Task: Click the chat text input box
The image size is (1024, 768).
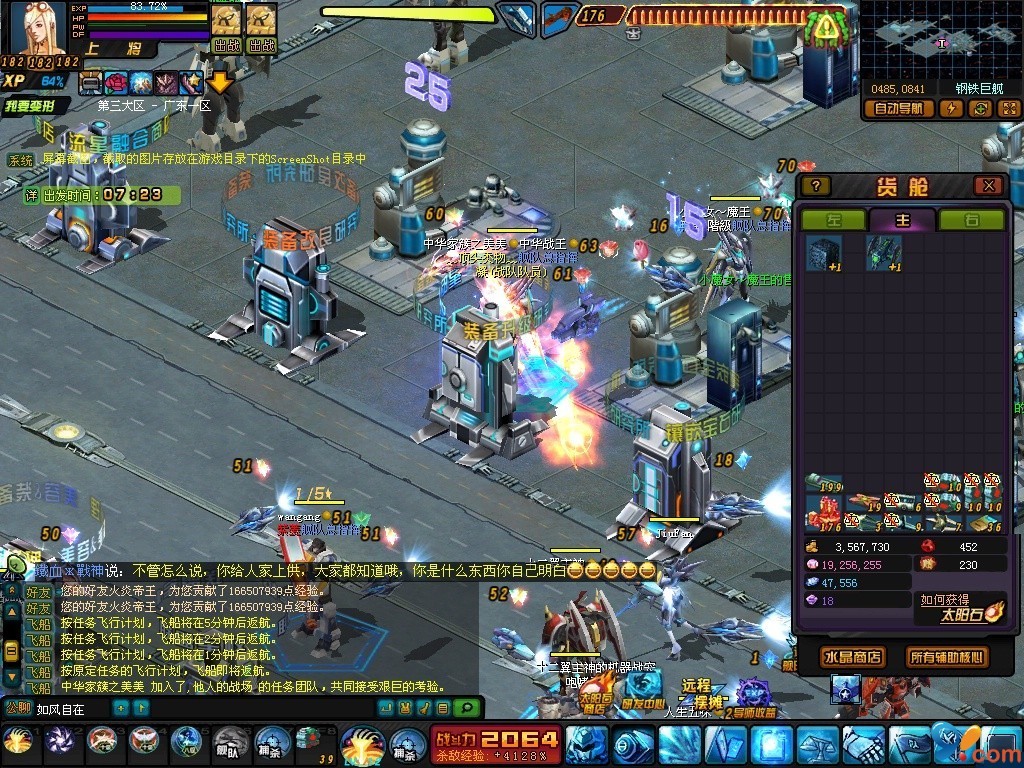Action: [70, 709]
